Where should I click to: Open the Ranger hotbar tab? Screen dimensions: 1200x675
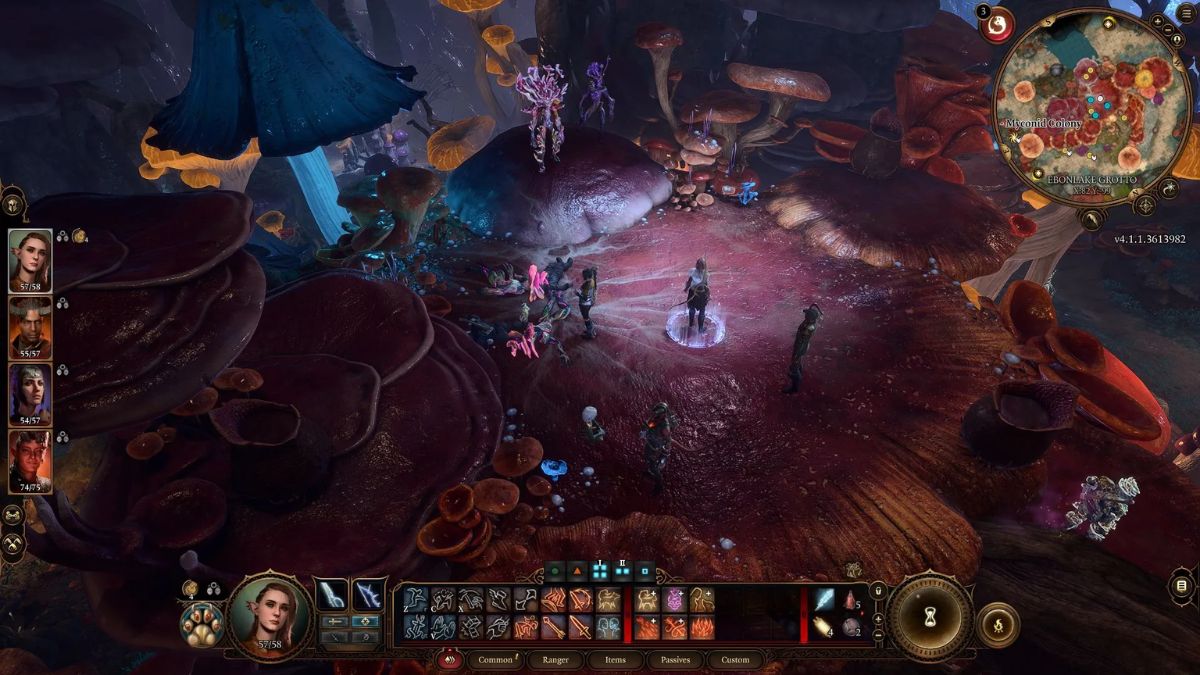tap(557, 660)
